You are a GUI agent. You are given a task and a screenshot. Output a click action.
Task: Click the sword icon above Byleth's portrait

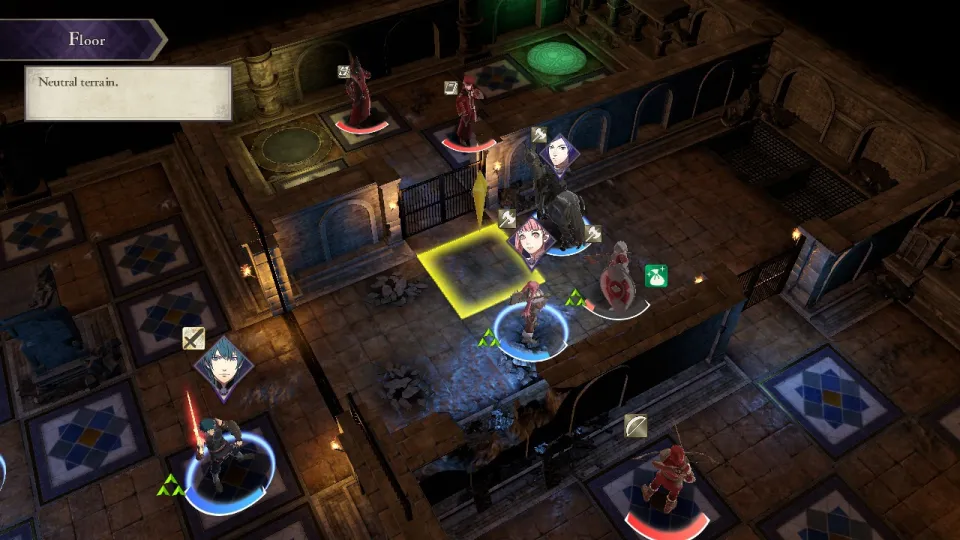coord(193,338)
